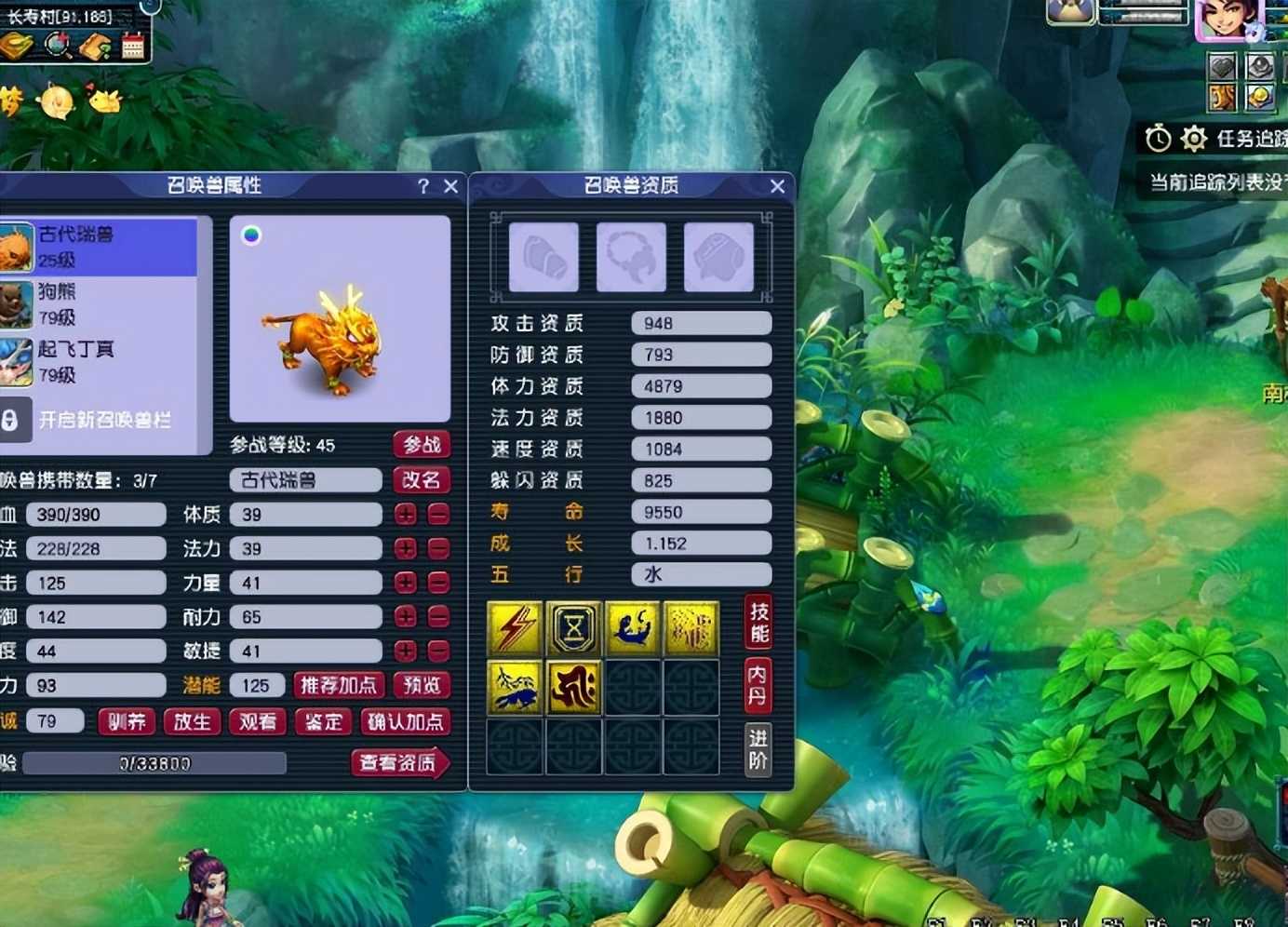Viewport: 1288px width, 927px height.
Task: Remove a point from 耐力
Action: click(438, 617)
